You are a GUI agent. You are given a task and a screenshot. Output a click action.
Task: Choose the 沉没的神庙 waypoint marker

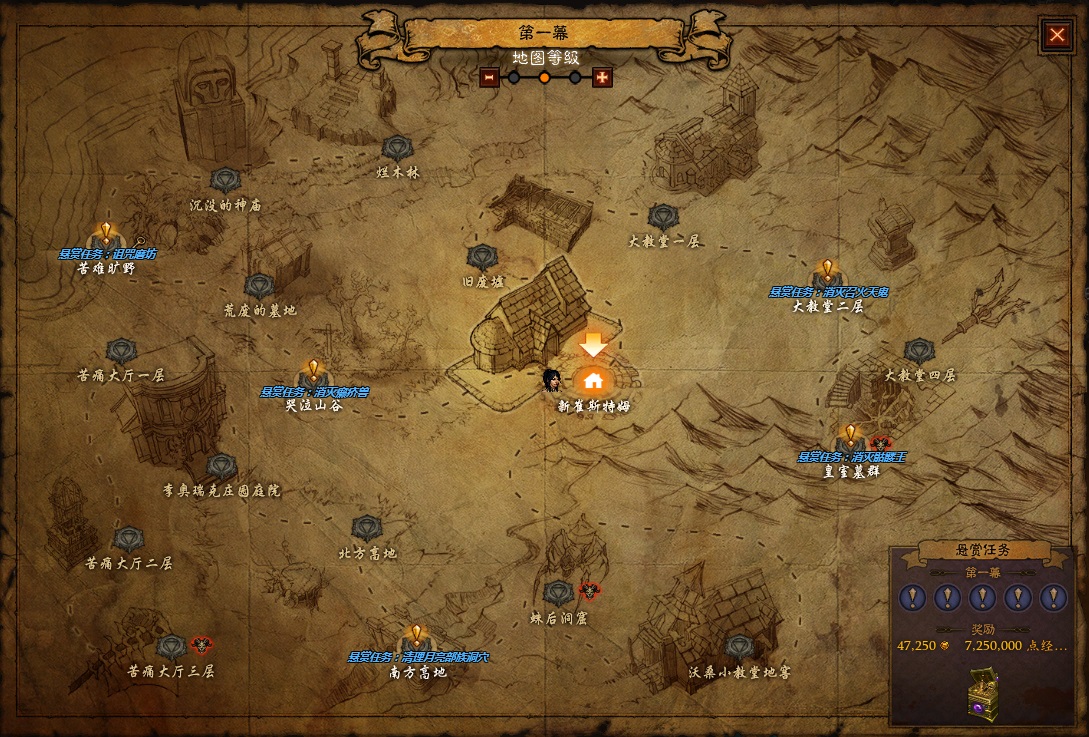pos(225,181)
